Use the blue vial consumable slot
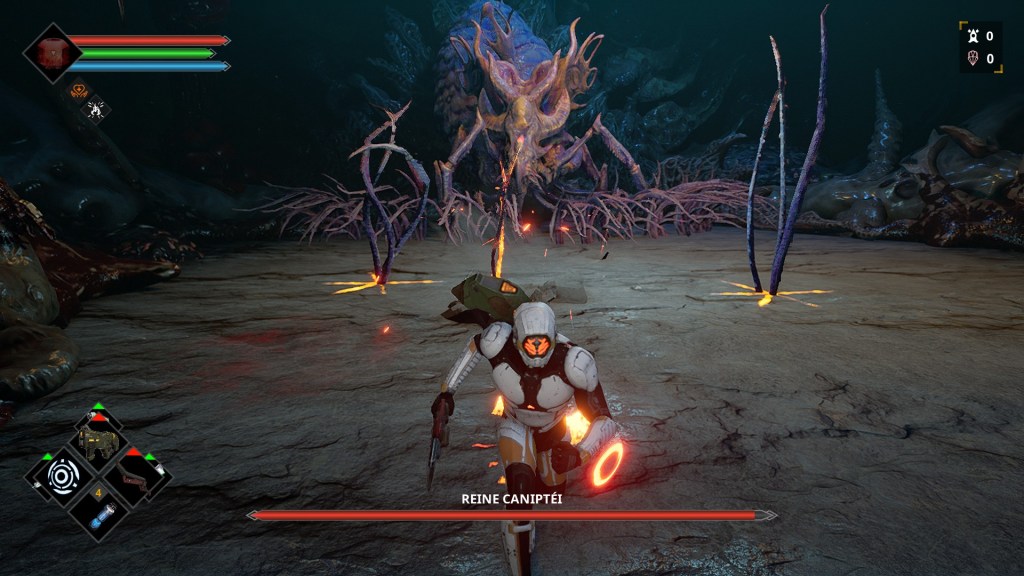The image size is (1024, 576). 99,513
